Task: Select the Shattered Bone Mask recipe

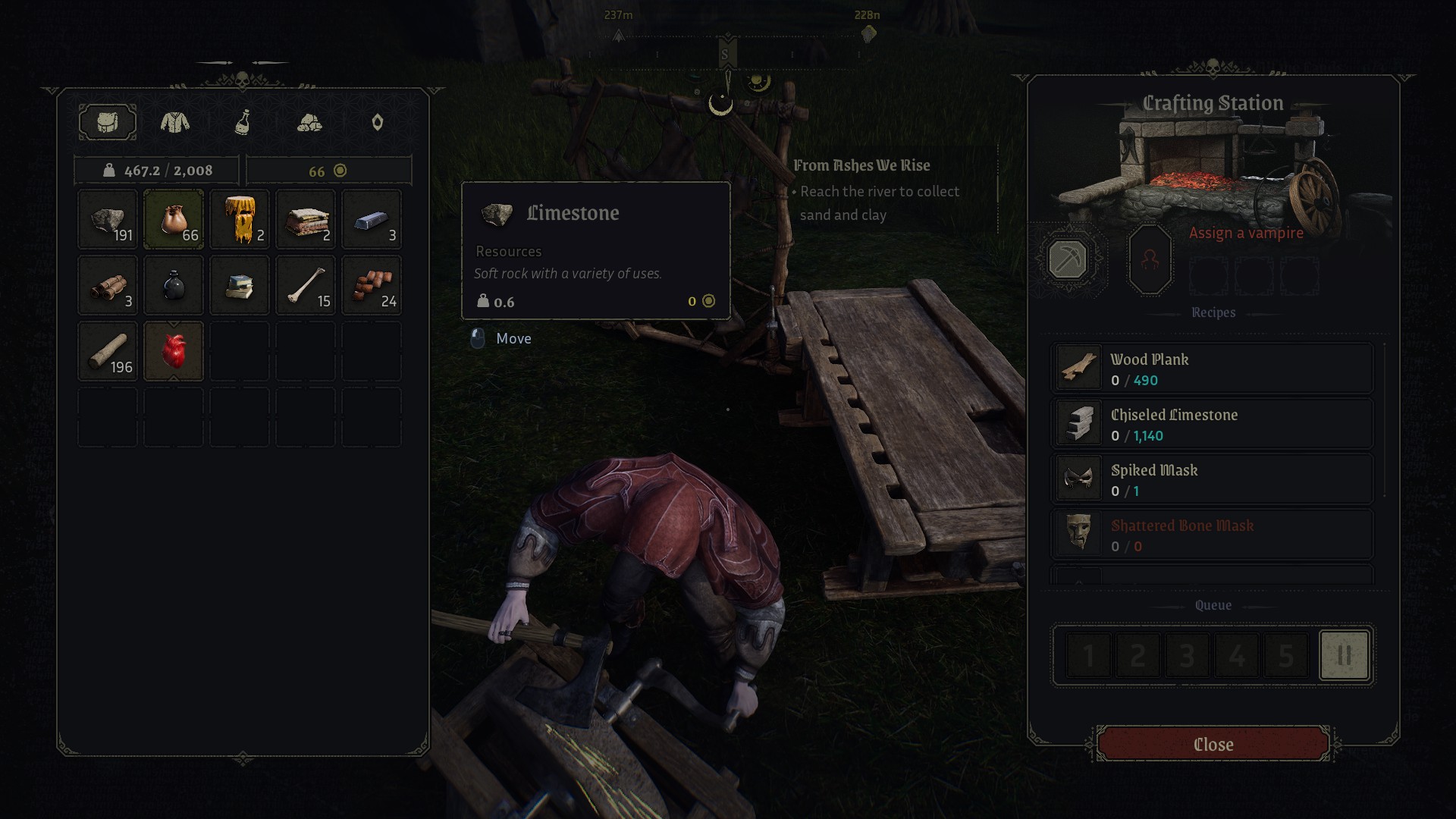Action: (1212, 535)
